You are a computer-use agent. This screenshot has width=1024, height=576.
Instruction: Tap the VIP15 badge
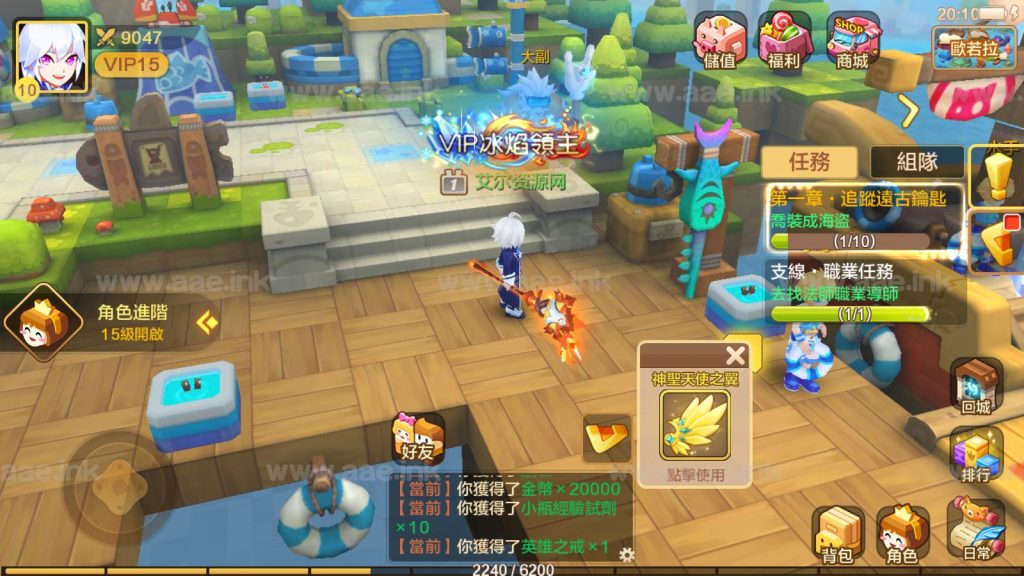tap(131, 64)
